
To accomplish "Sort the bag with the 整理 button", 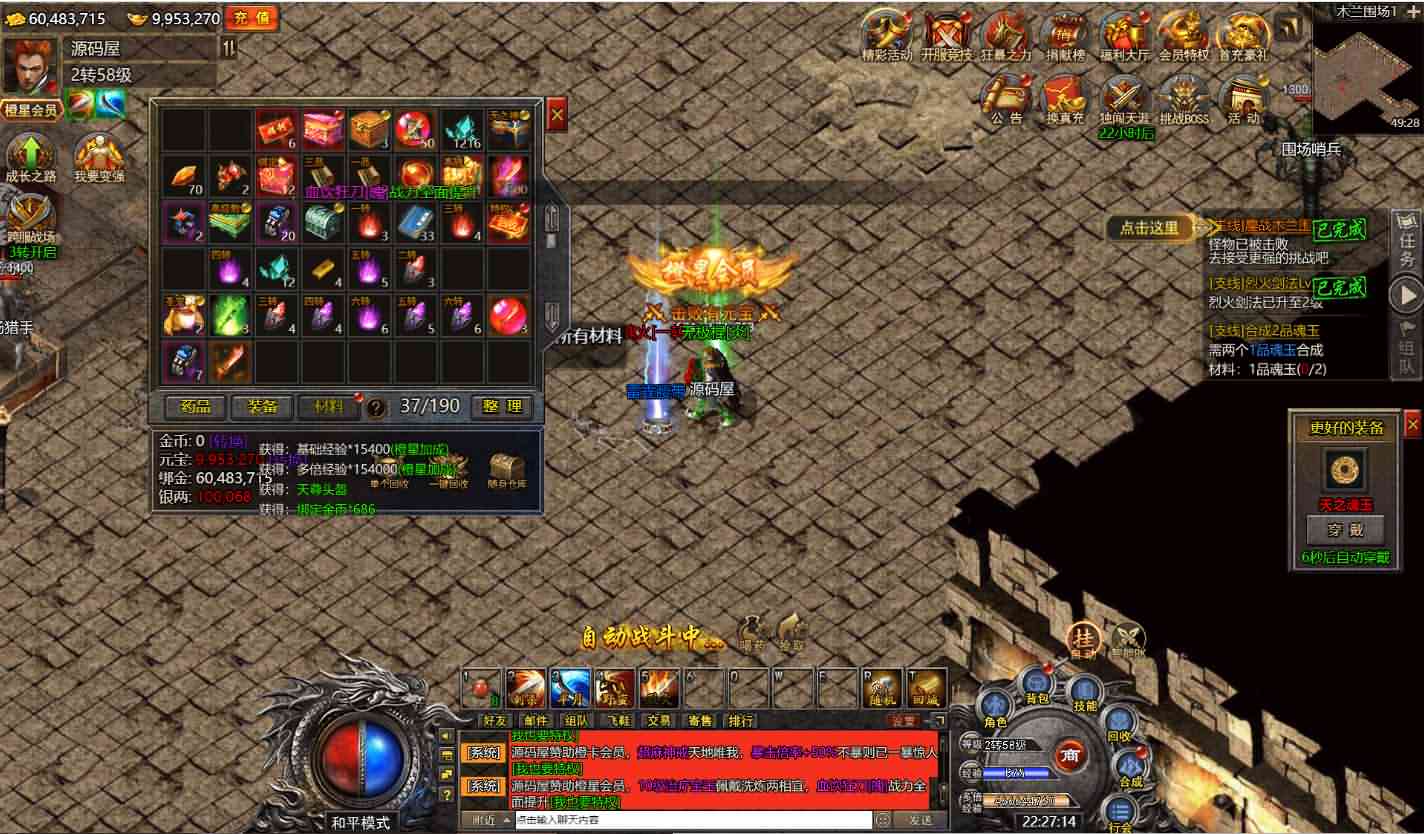I will [501, 406].
